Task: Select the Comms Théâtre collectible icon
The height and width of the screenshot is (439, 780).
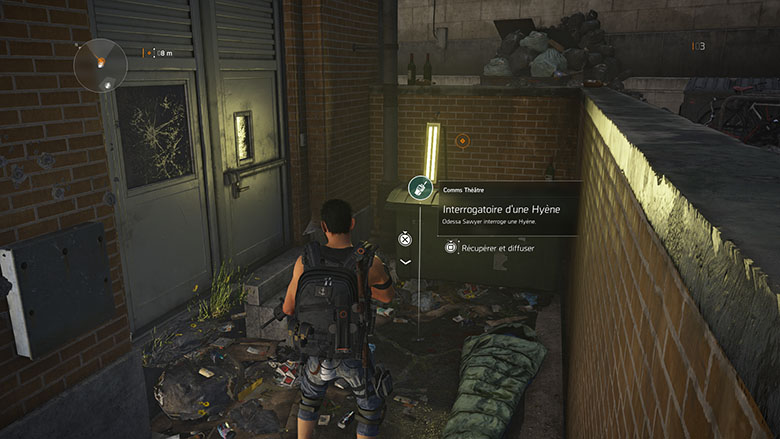Action: [x=420, y=187]
